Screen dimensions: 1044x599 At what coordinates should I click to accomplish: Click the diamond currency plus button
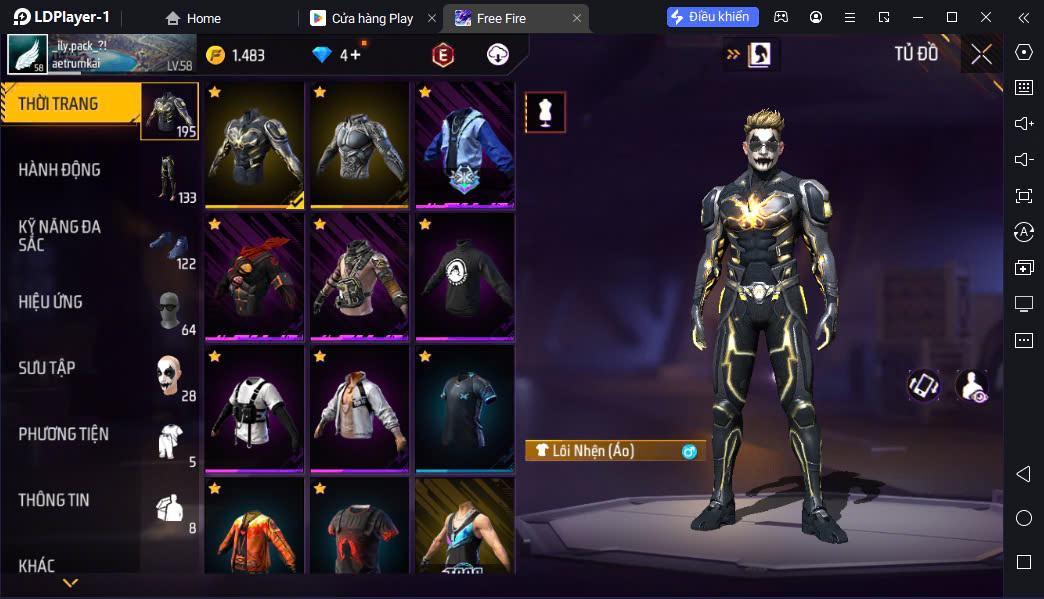[x=356, y=55]
